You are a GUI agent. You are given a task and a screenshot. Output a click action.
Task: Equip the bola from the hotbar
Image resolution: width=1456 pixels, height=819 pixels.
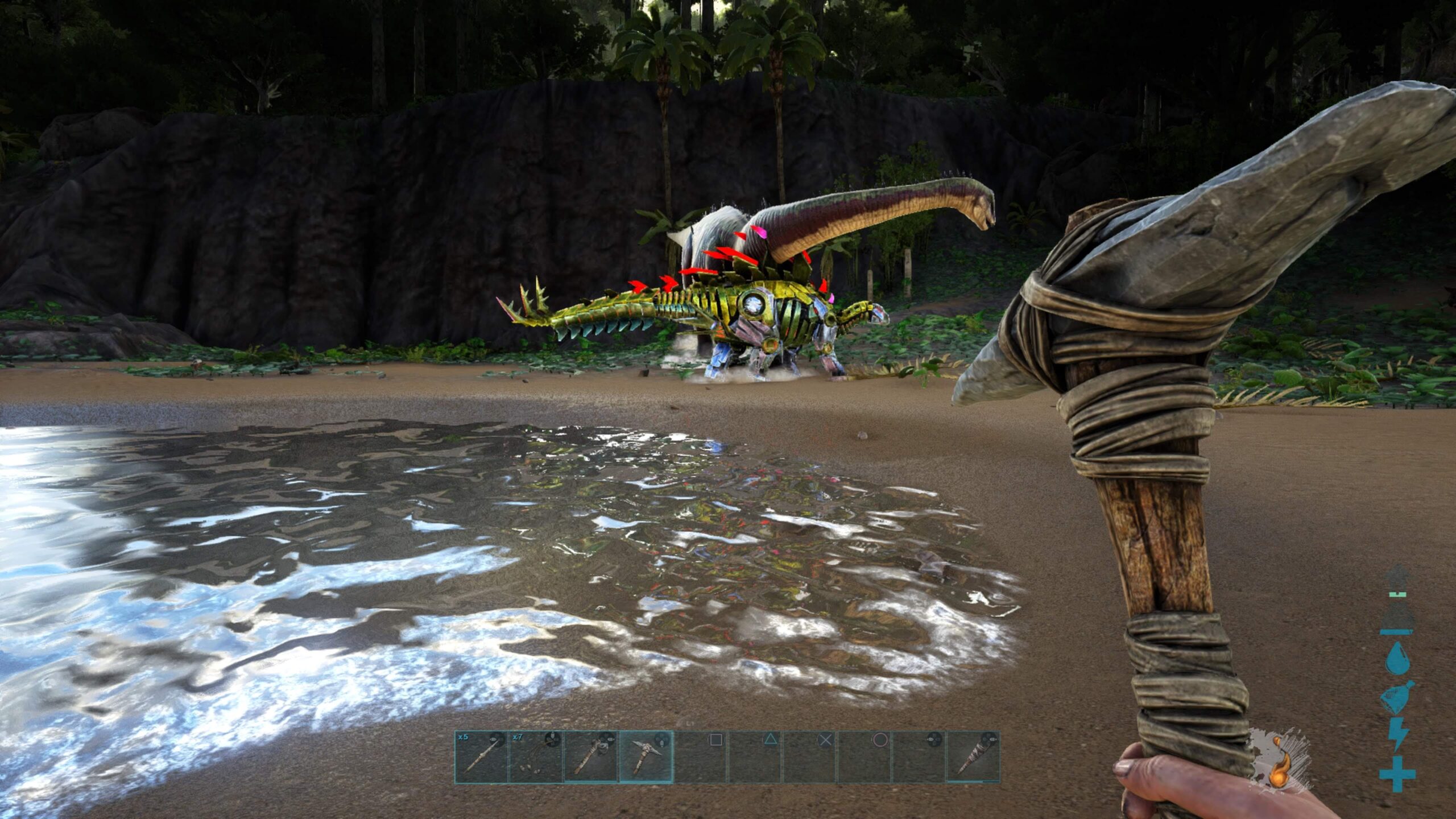pos(535,757)
